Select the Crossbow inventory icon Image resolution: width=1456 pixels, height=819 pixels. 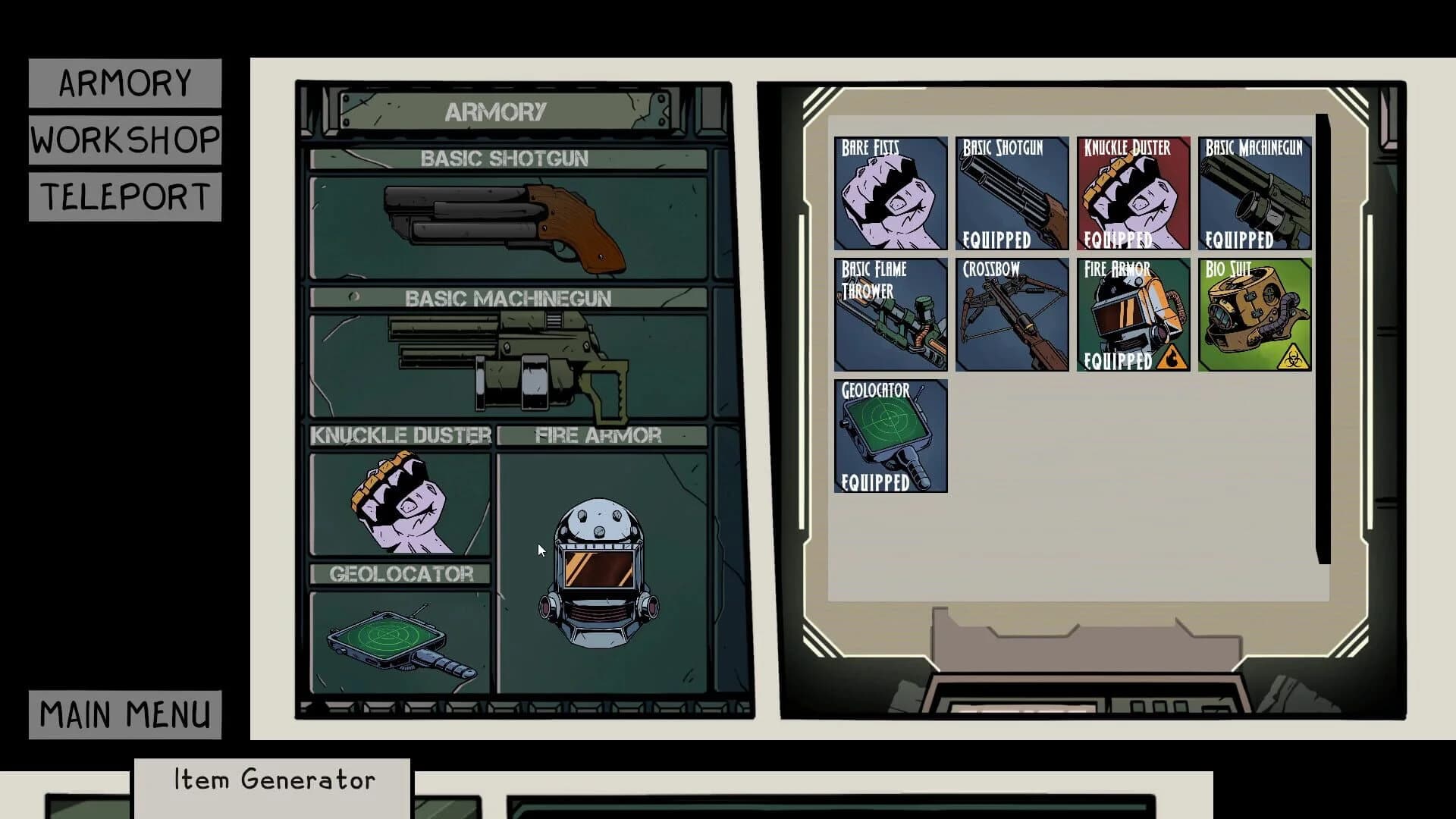click(1012, 315)
